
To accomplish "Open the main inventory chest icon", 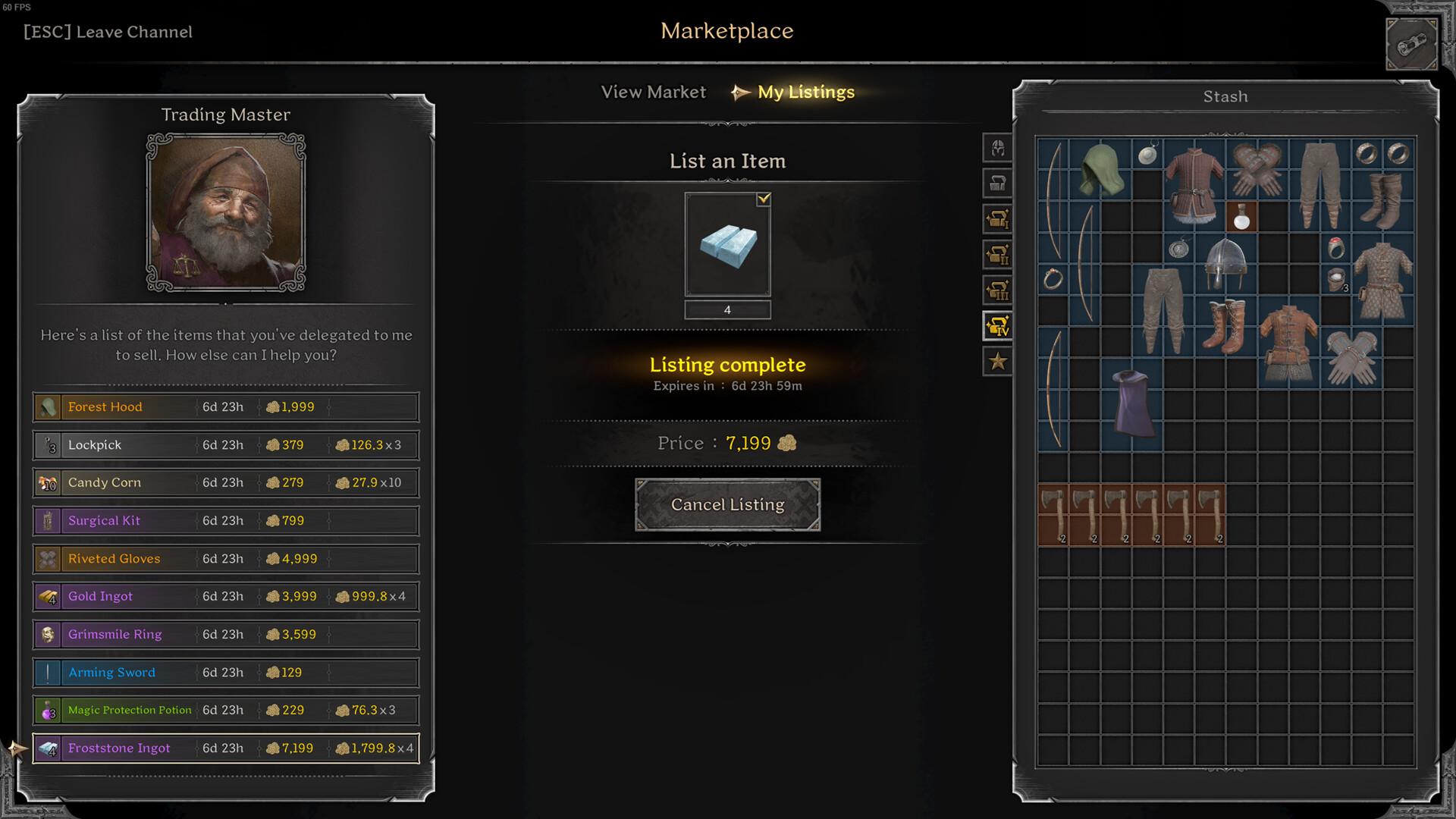I will pos(996,184).
